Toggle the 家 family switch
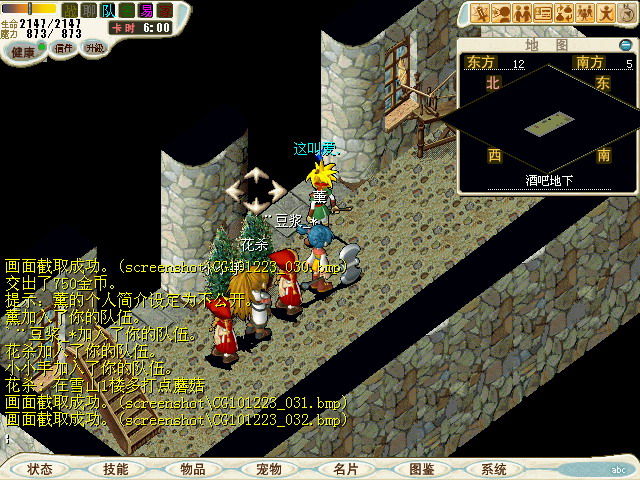 point(165,10)
